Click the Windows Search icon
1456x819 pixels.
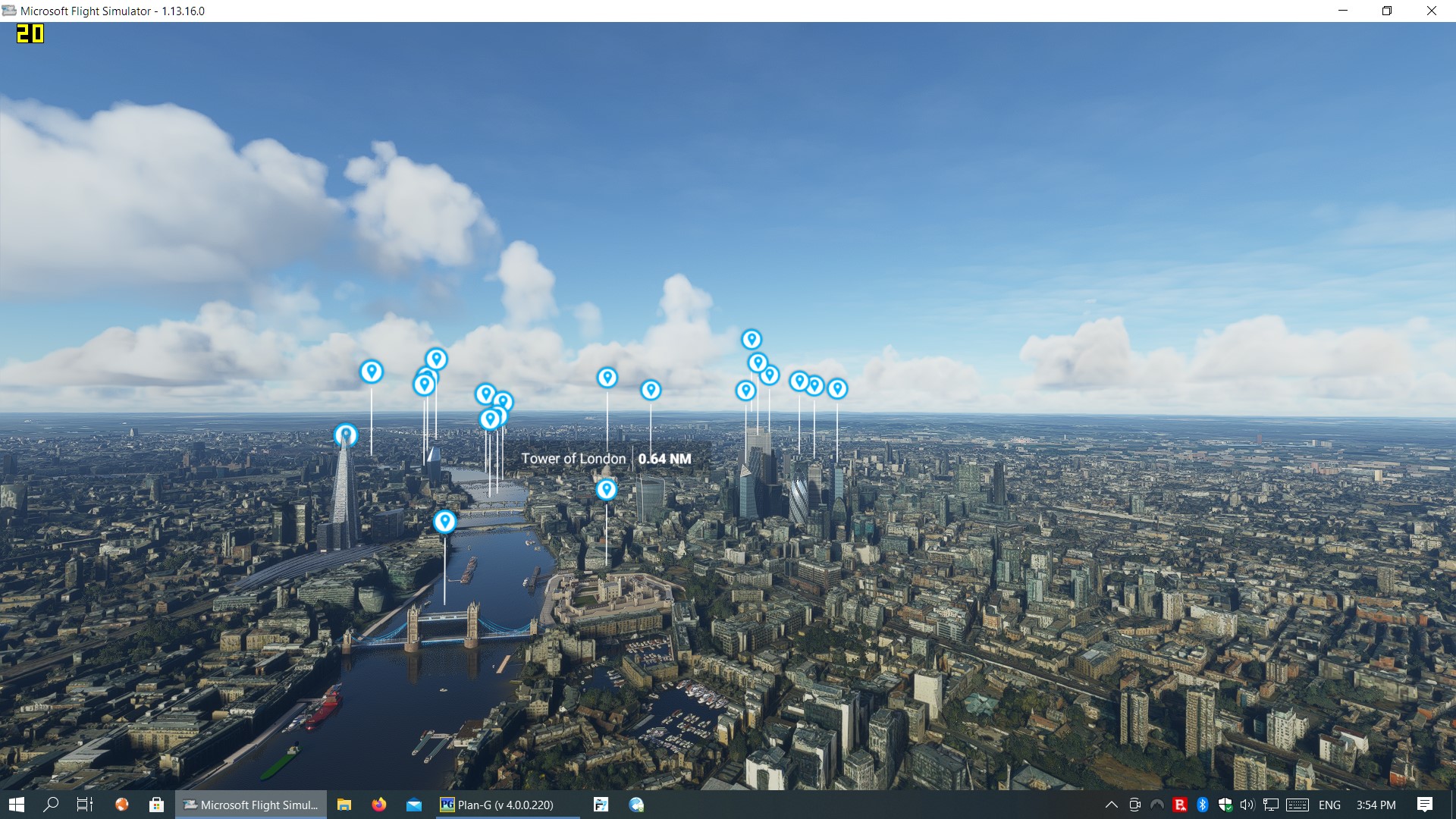coord(51,805)
